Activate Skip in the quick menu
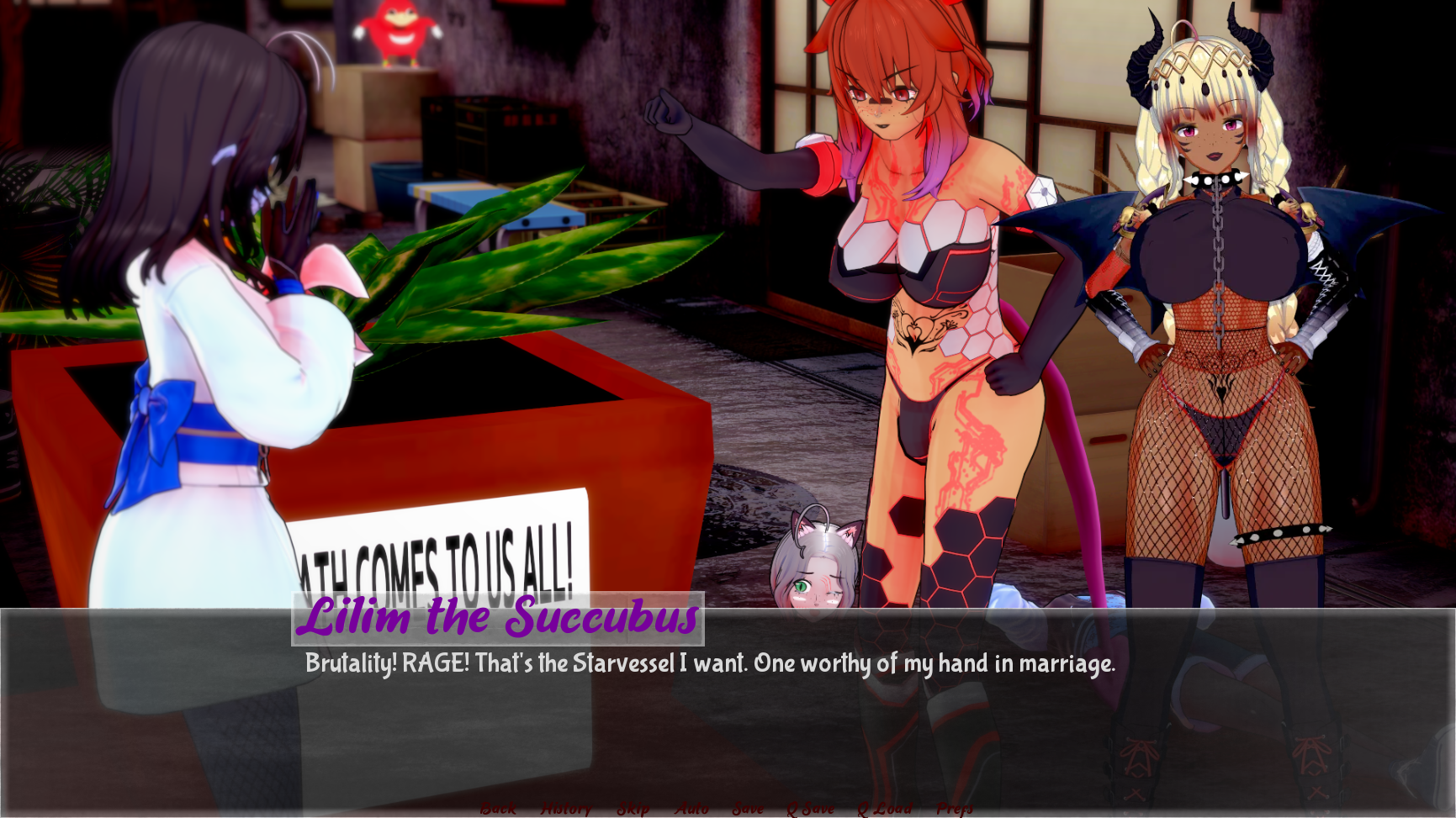 click(x=633, y=808)
